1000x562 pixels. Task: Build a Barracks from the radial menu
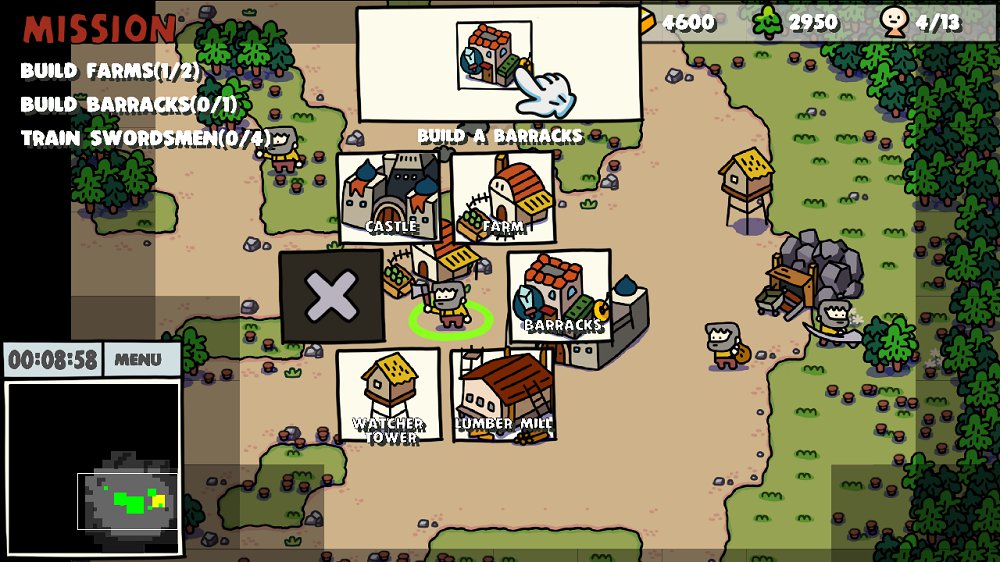pos(559,295)
